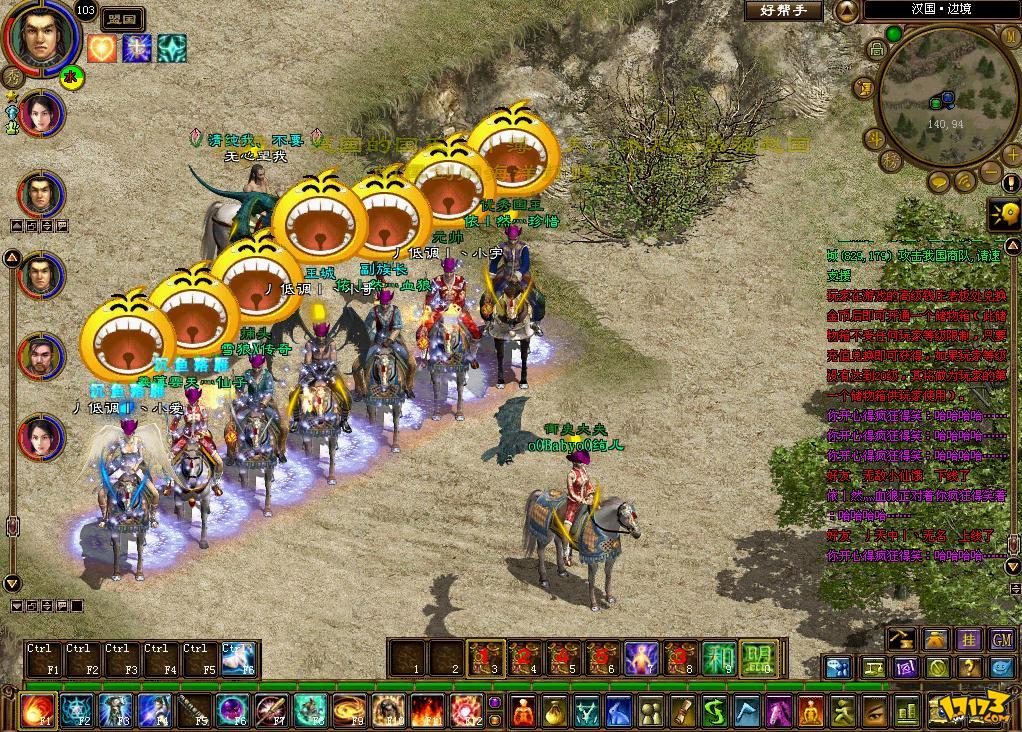Select the player's own portrait

coord(40,37)
